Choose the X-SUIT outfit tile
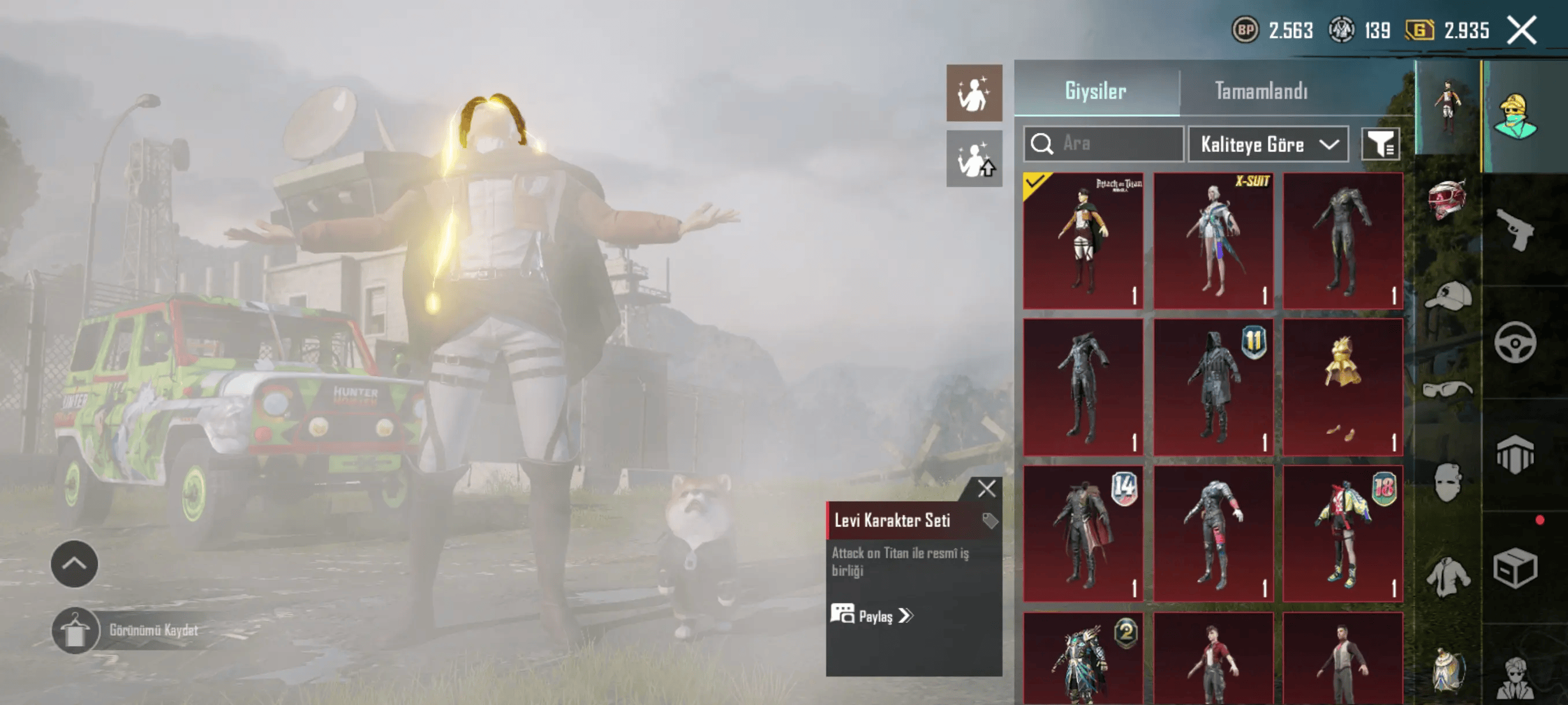The image size is (1568, 705). point(1213,240)
